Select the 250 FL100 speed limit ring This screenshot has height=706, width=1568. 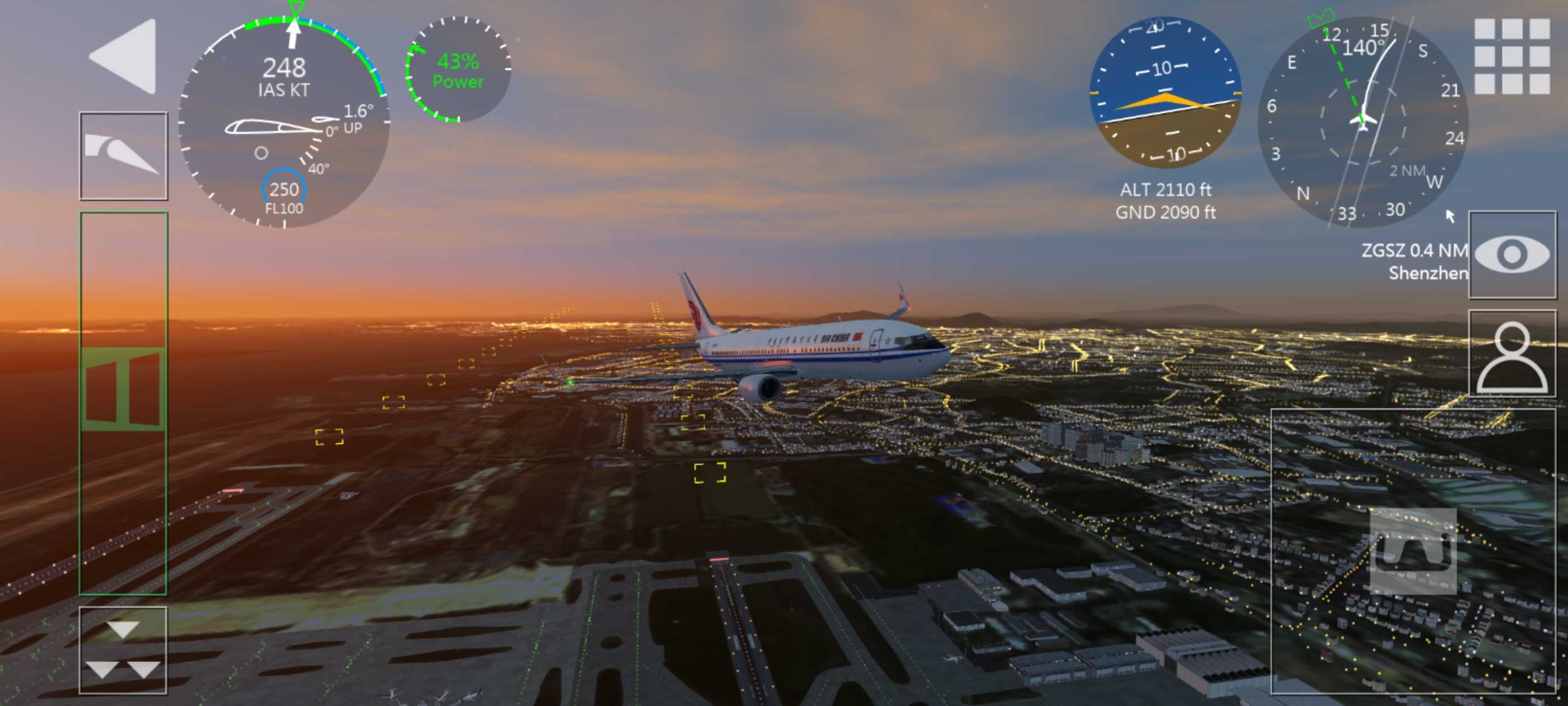(x=284, y=193)
